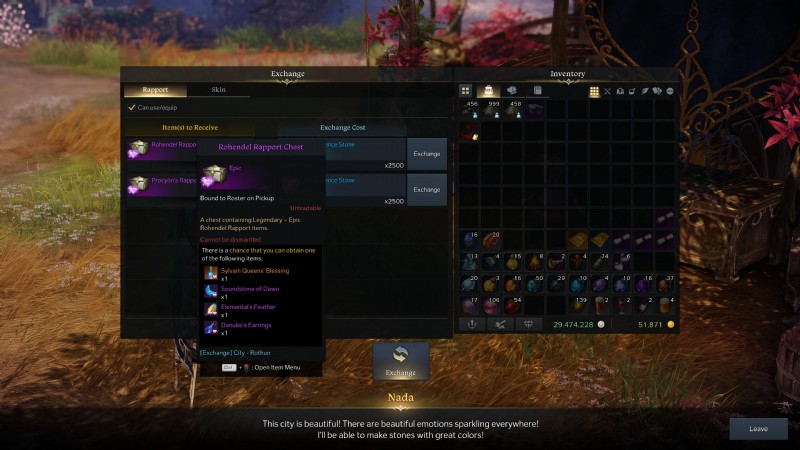The height and width of the screenshot is (450, 800).
Task: Exchange for the Rohendel Rapport Chest
Action: 427,154
